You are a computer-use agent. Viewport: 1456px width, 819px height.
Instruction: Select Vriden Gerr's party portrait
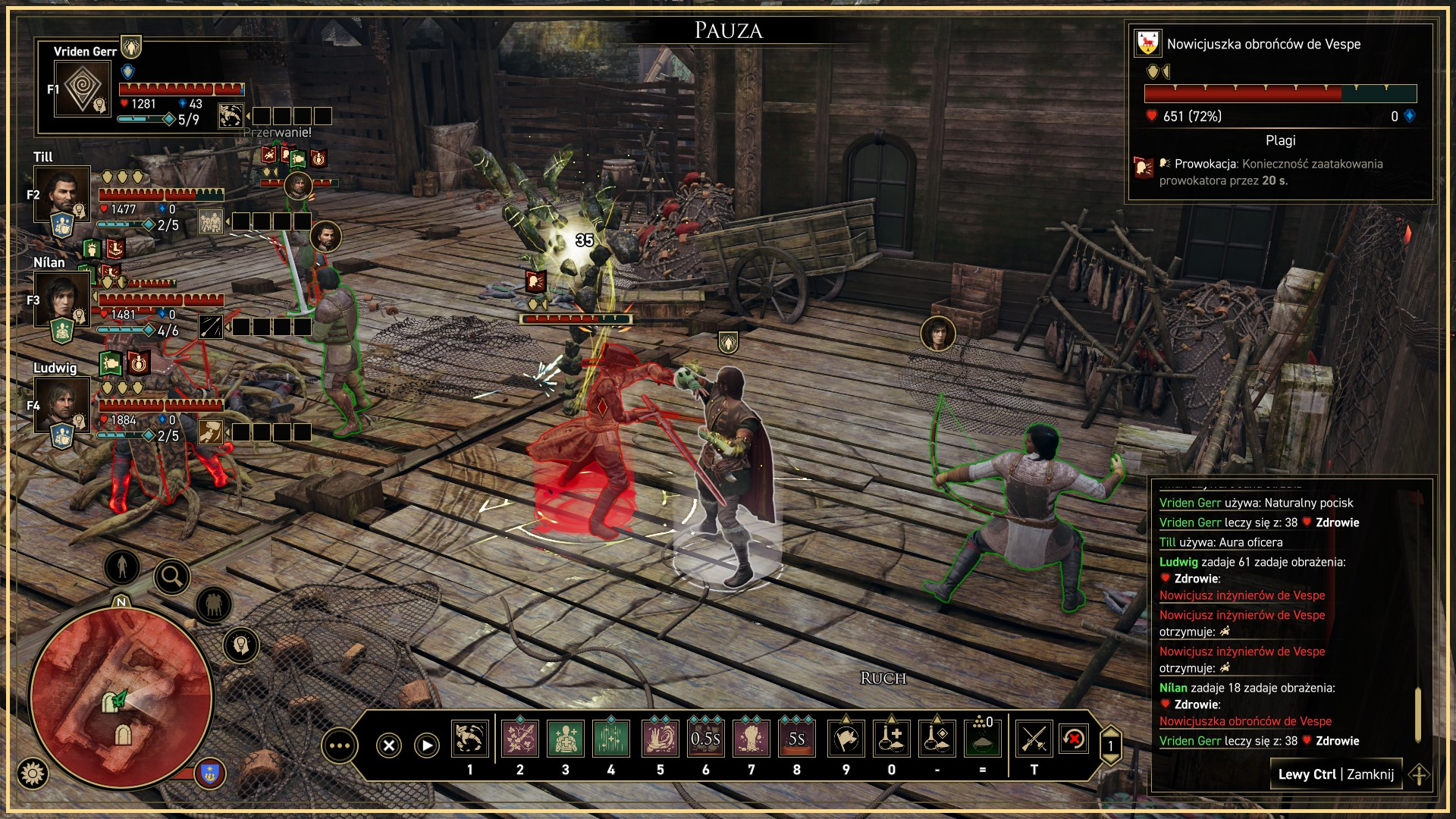click(83, 89)
